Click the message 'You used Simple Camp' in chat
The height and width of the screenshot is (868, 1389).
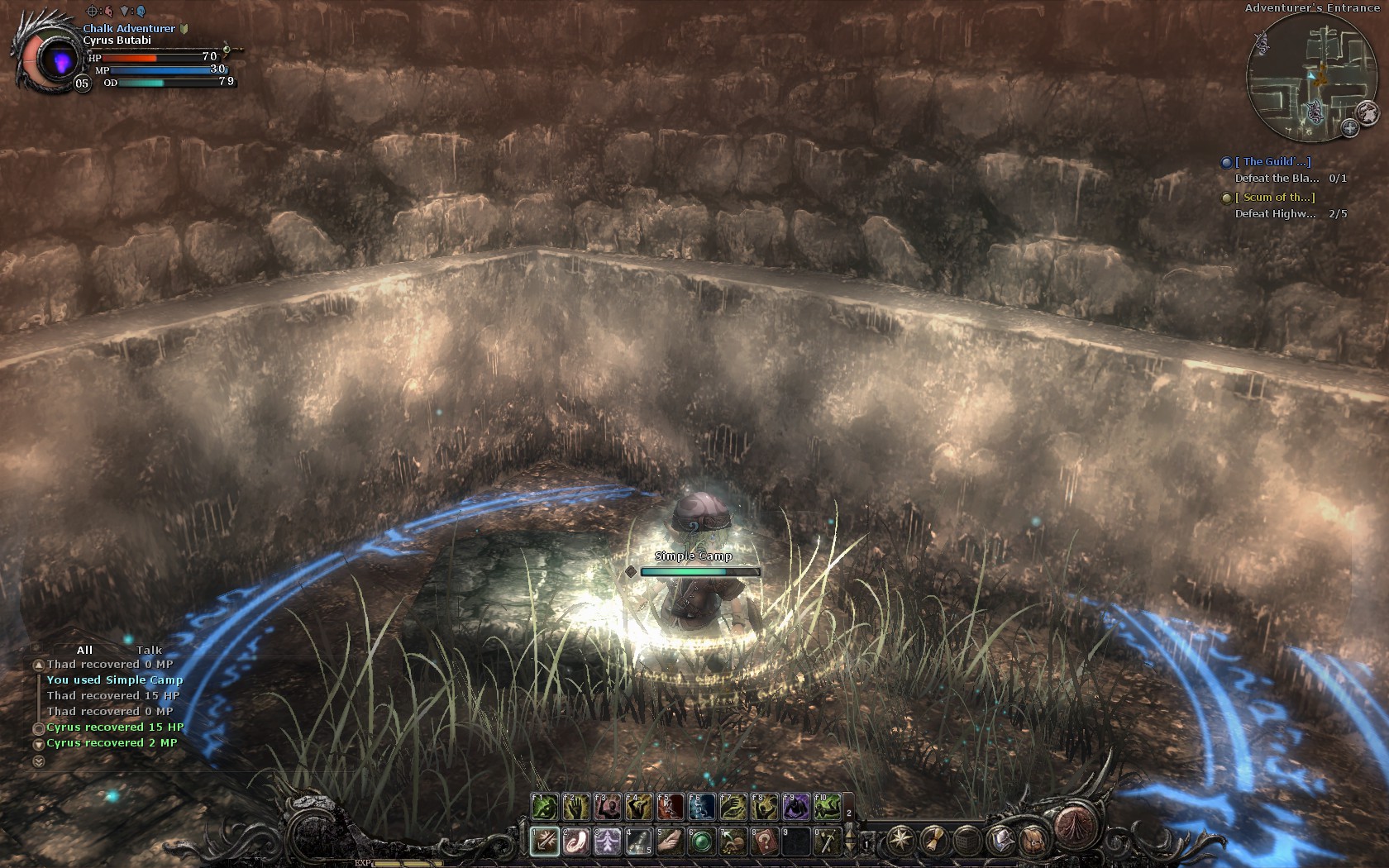click(115, 680)
